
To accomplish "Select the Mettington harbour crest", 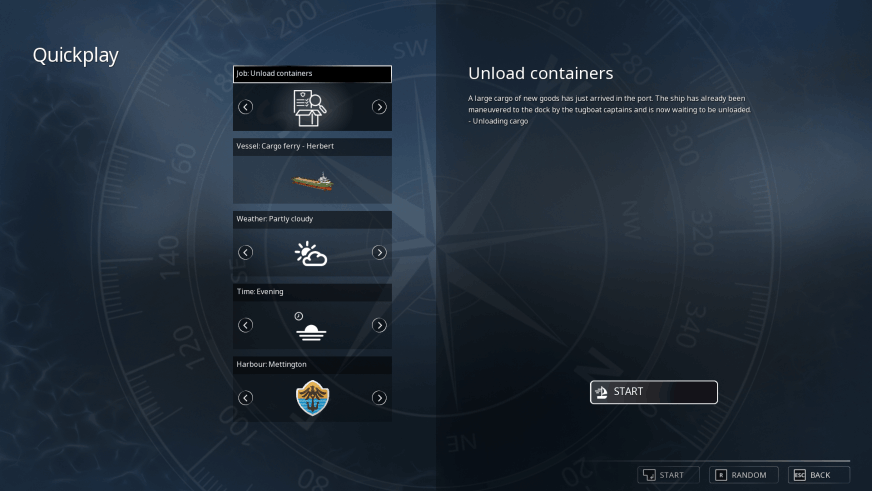I will click(312, 398).
